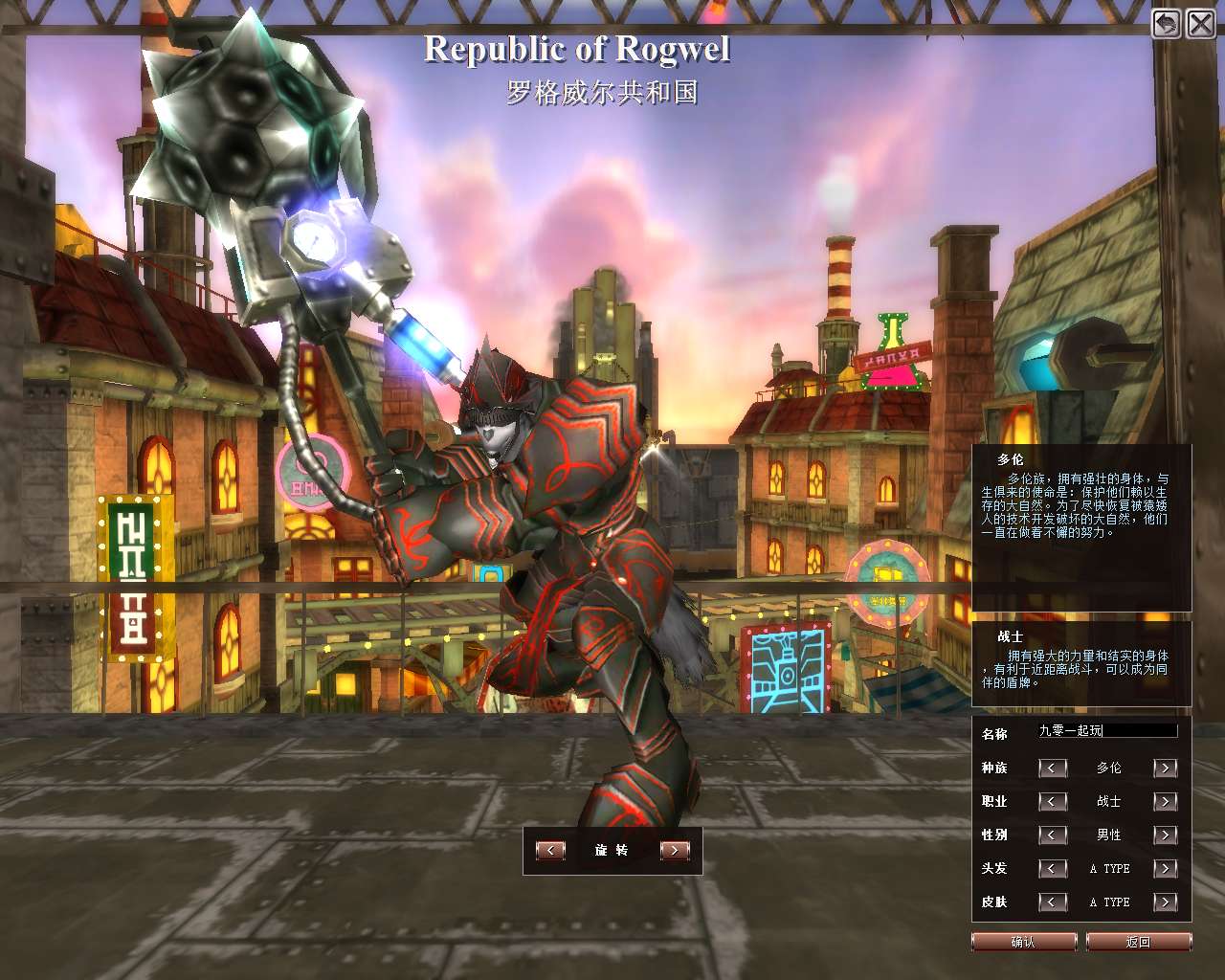This screenshot has width=1225, height=980.
Task: Rotate the character left using the 旋转 left arrow
Action: [550, 849]
